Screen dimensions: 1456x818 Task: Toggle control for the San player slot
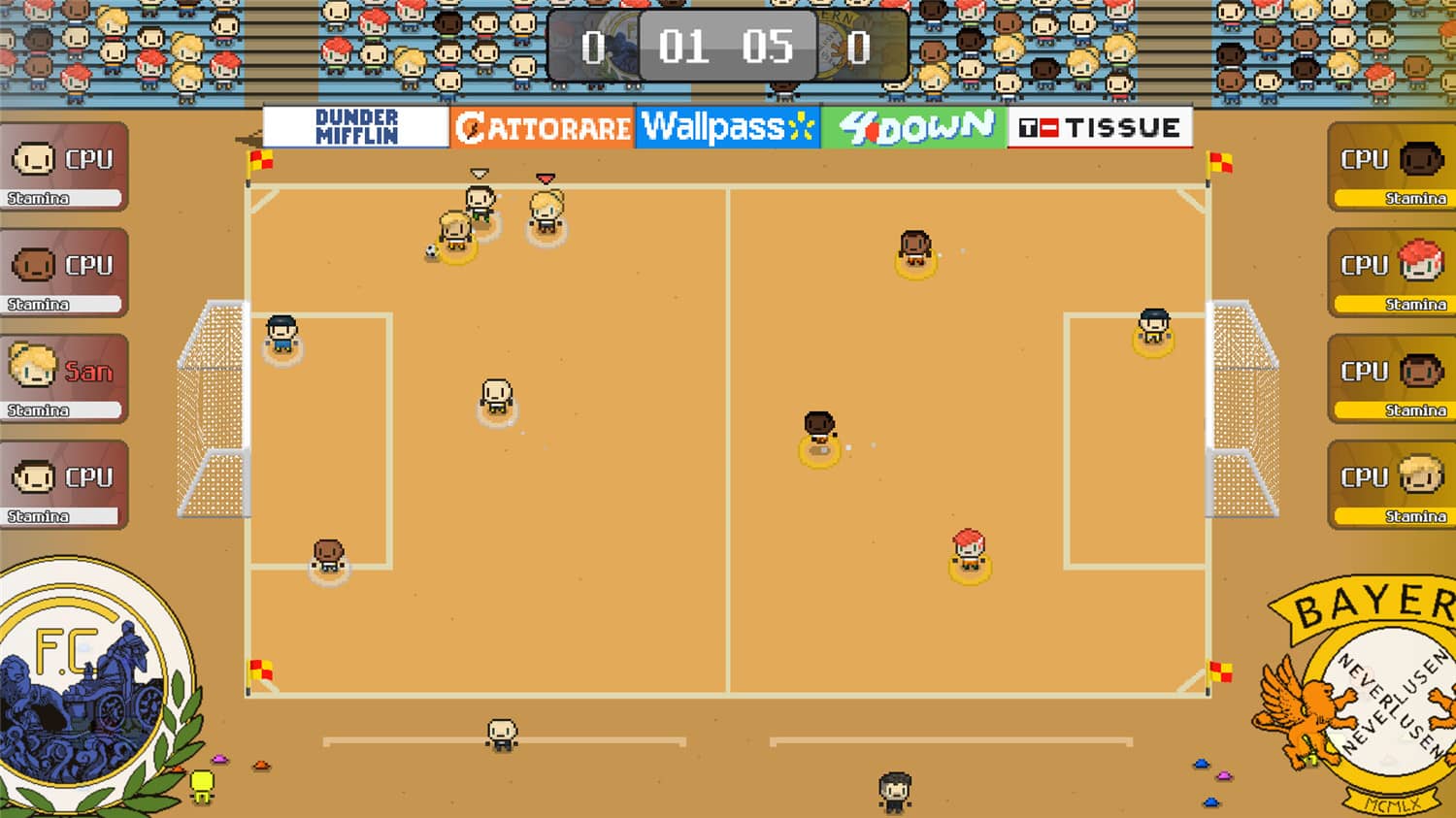[64, 372]
